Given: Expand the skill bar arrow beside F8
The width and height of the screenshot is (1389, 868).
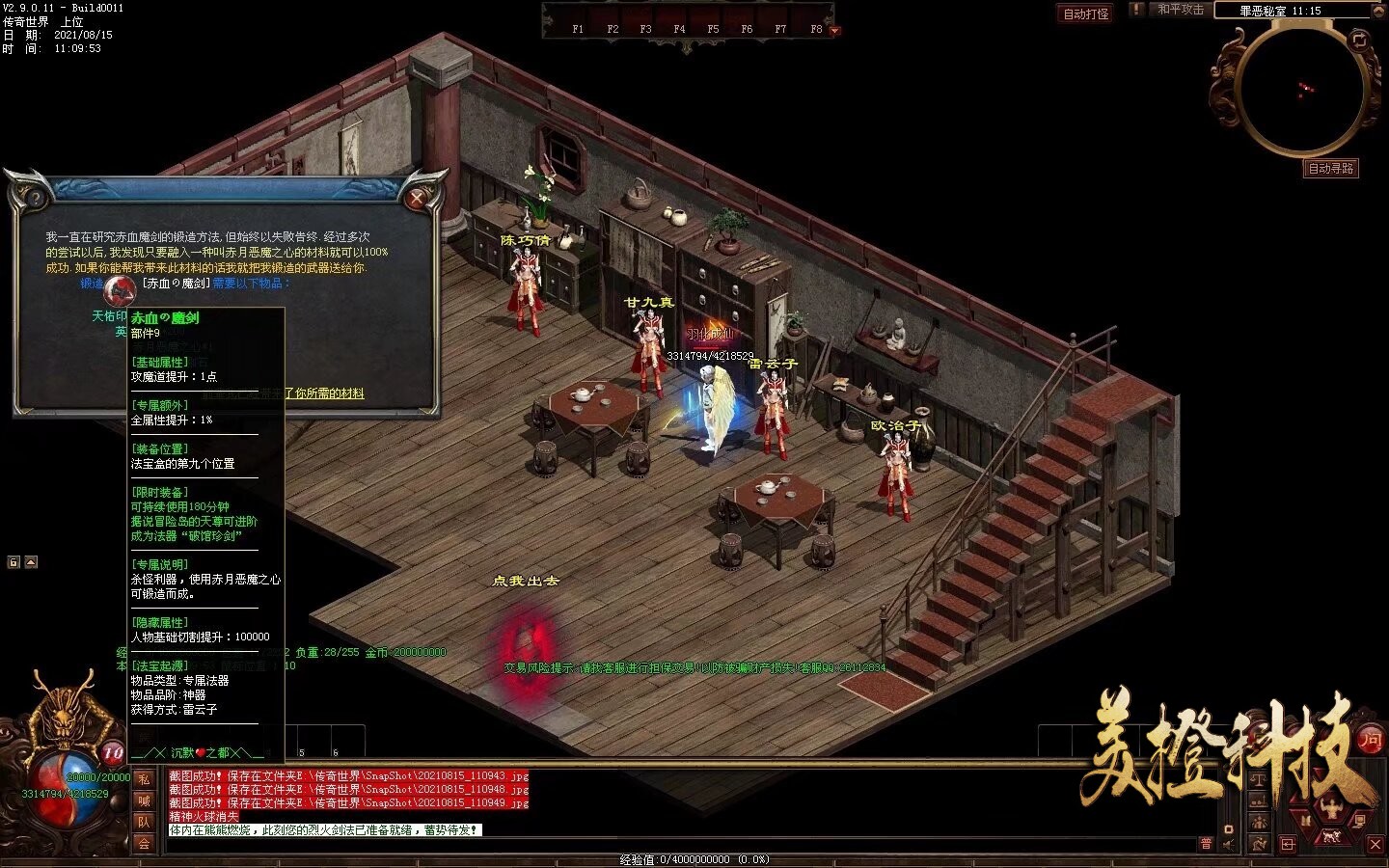Looking at the screenshot, I should click(833, 30).
